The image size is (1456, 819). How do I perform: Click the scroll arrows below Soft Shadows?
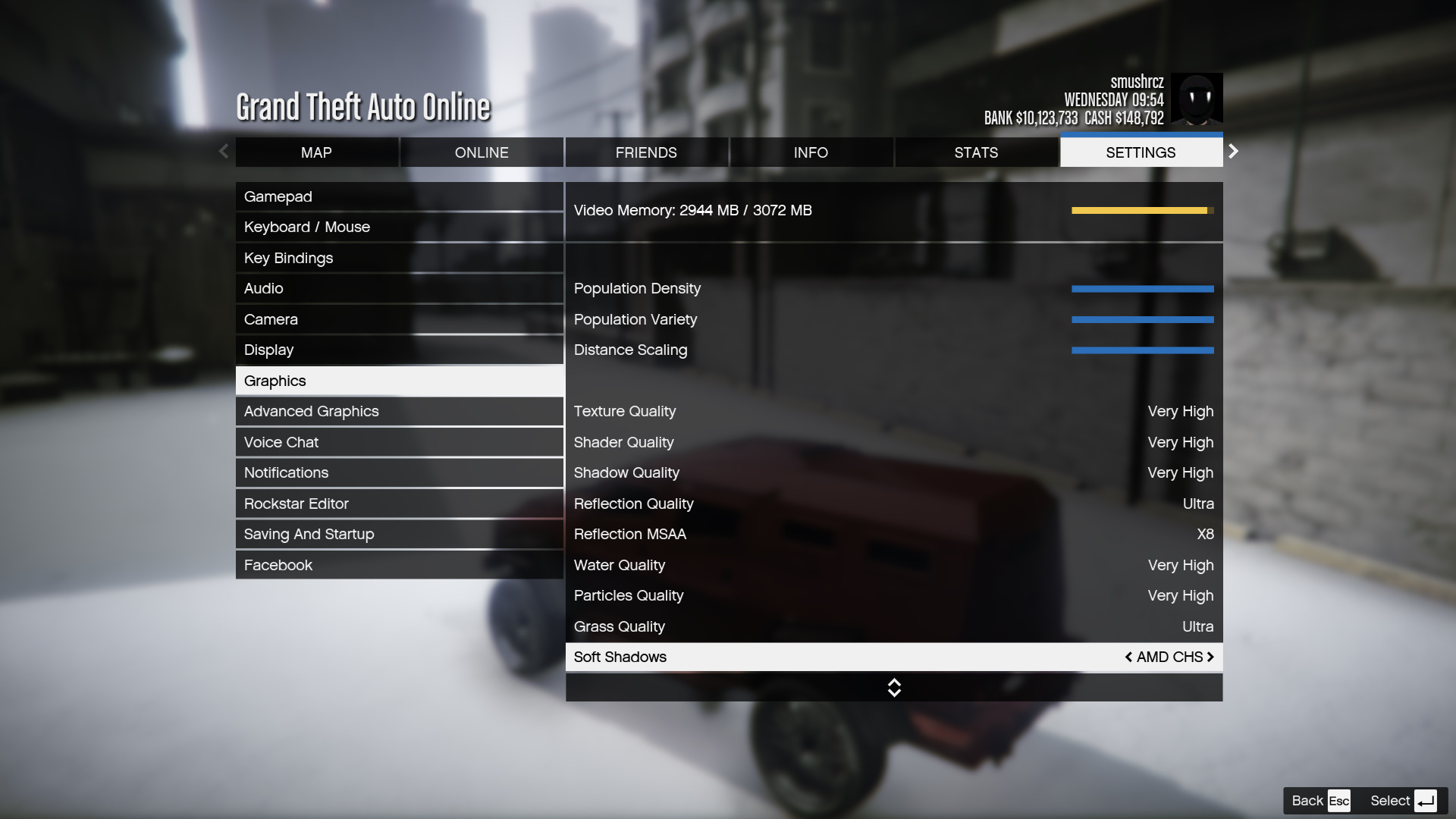pyautogui.click(x=894, y=688)
